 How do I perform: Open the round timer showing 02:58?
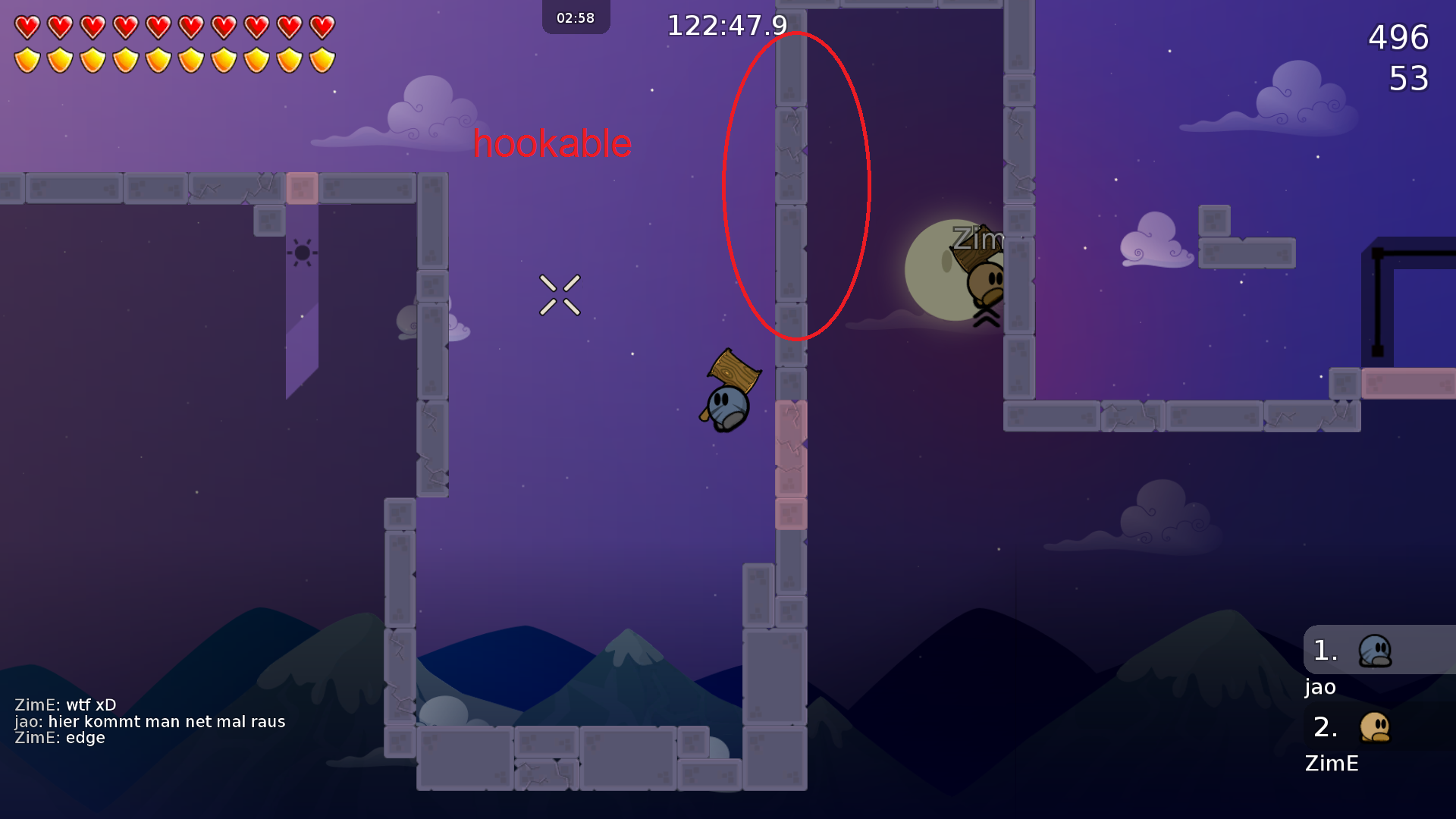click(576, 17)
